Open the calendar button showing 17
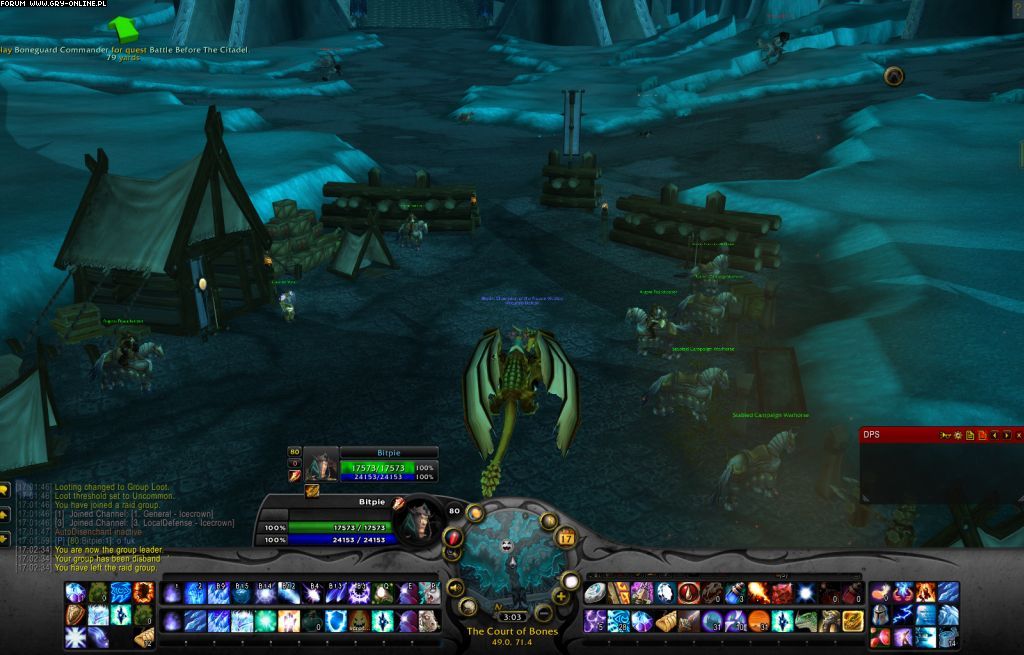This screenshot has width=1024, height=655. pyautogui.click(x=565, y=537)
